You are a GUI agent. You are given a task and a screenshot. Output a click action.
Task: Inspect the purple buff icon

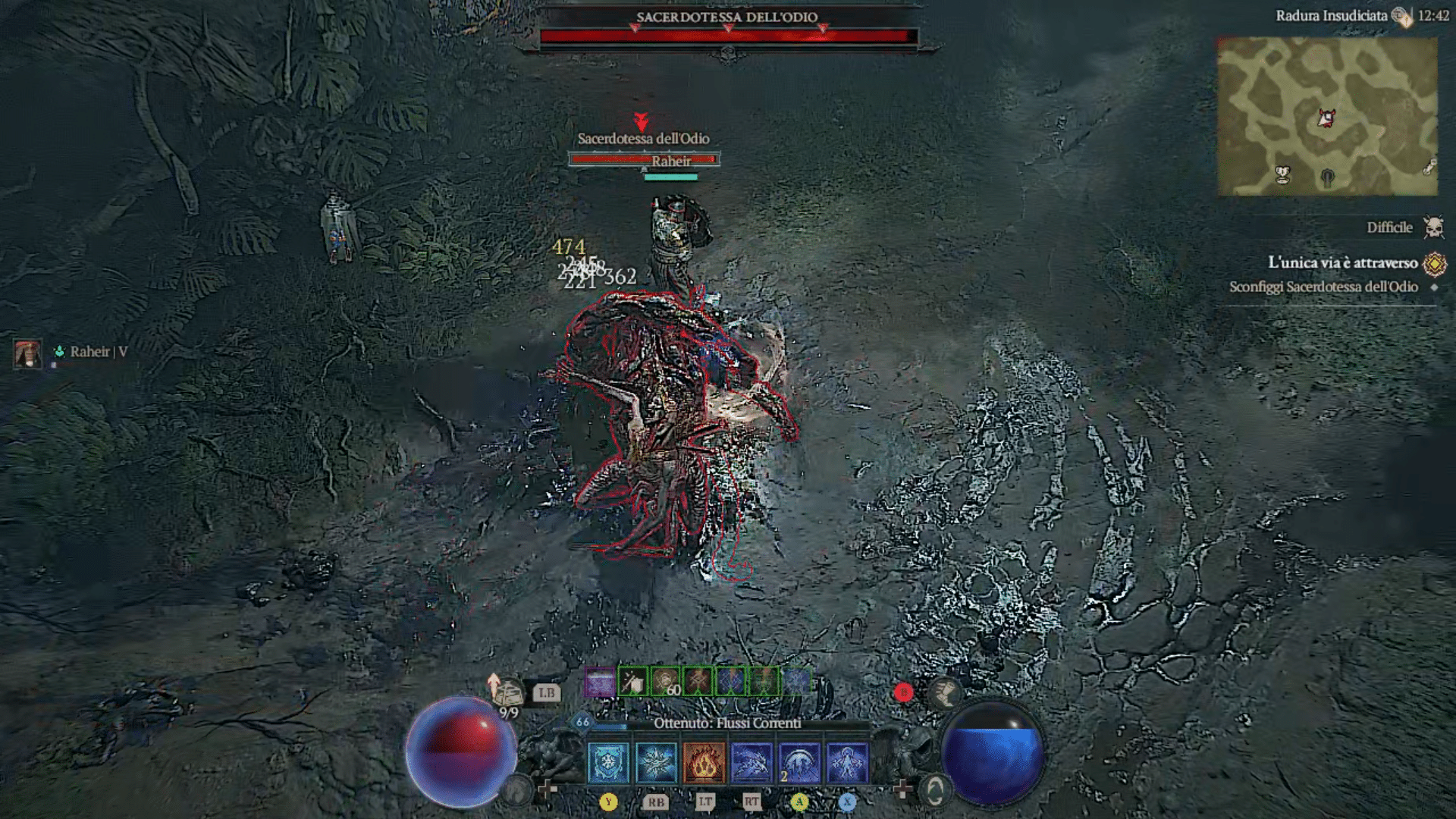point(600,682)
